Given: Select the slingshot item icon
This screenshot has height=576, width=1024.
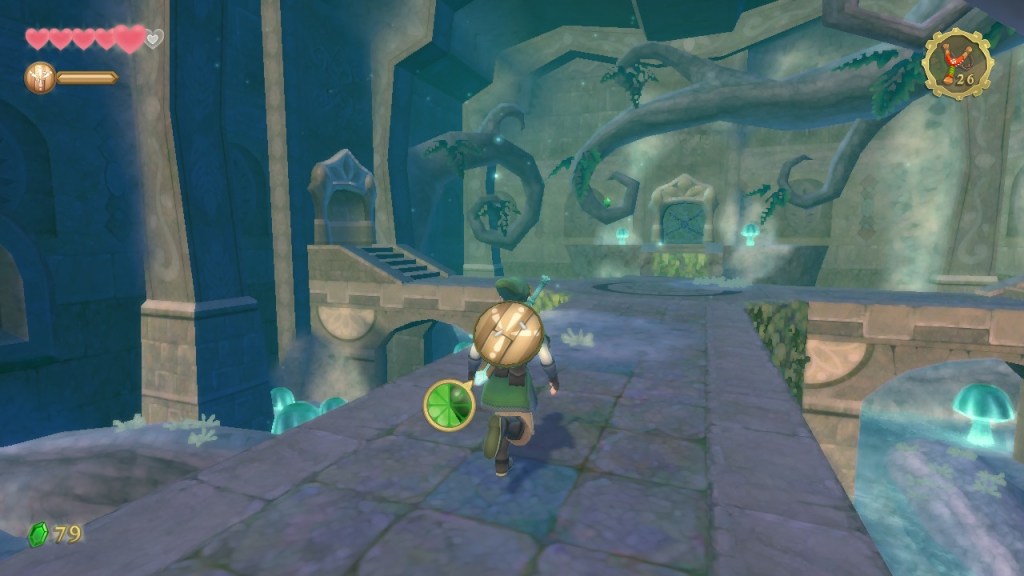Looking at the screenshot, I should point(957,63).
